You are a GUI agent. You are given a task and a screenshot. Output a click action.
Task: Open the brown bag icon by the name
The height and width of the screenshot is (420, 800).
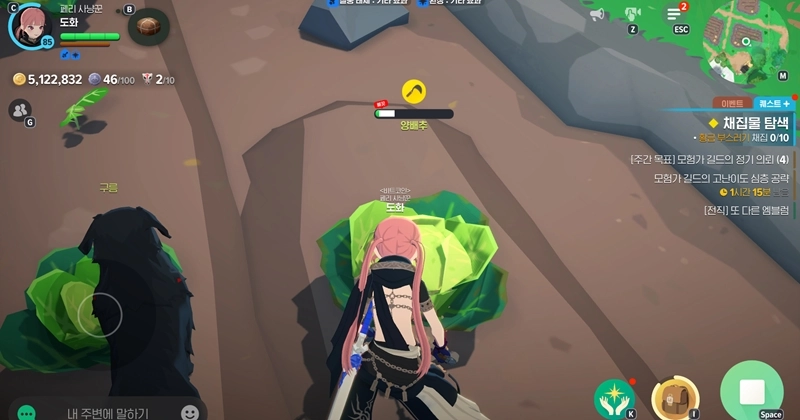(147, 25)
